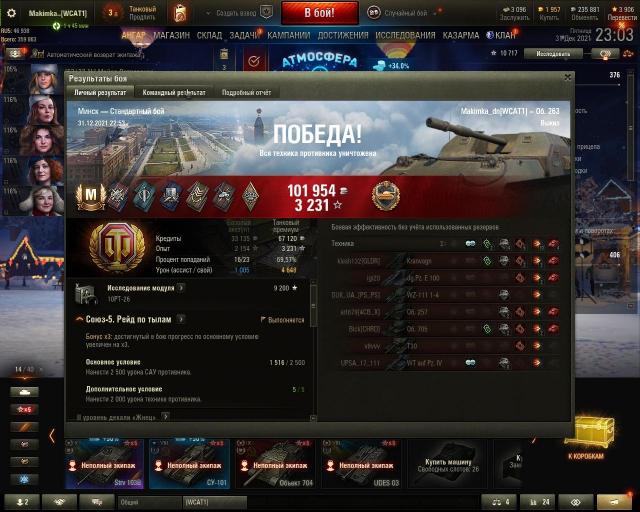Image resolution: width=640 pixels, height=512 pixels.
Task: Select the "Объект 704" tank in carousel
Action: [275, 464]
